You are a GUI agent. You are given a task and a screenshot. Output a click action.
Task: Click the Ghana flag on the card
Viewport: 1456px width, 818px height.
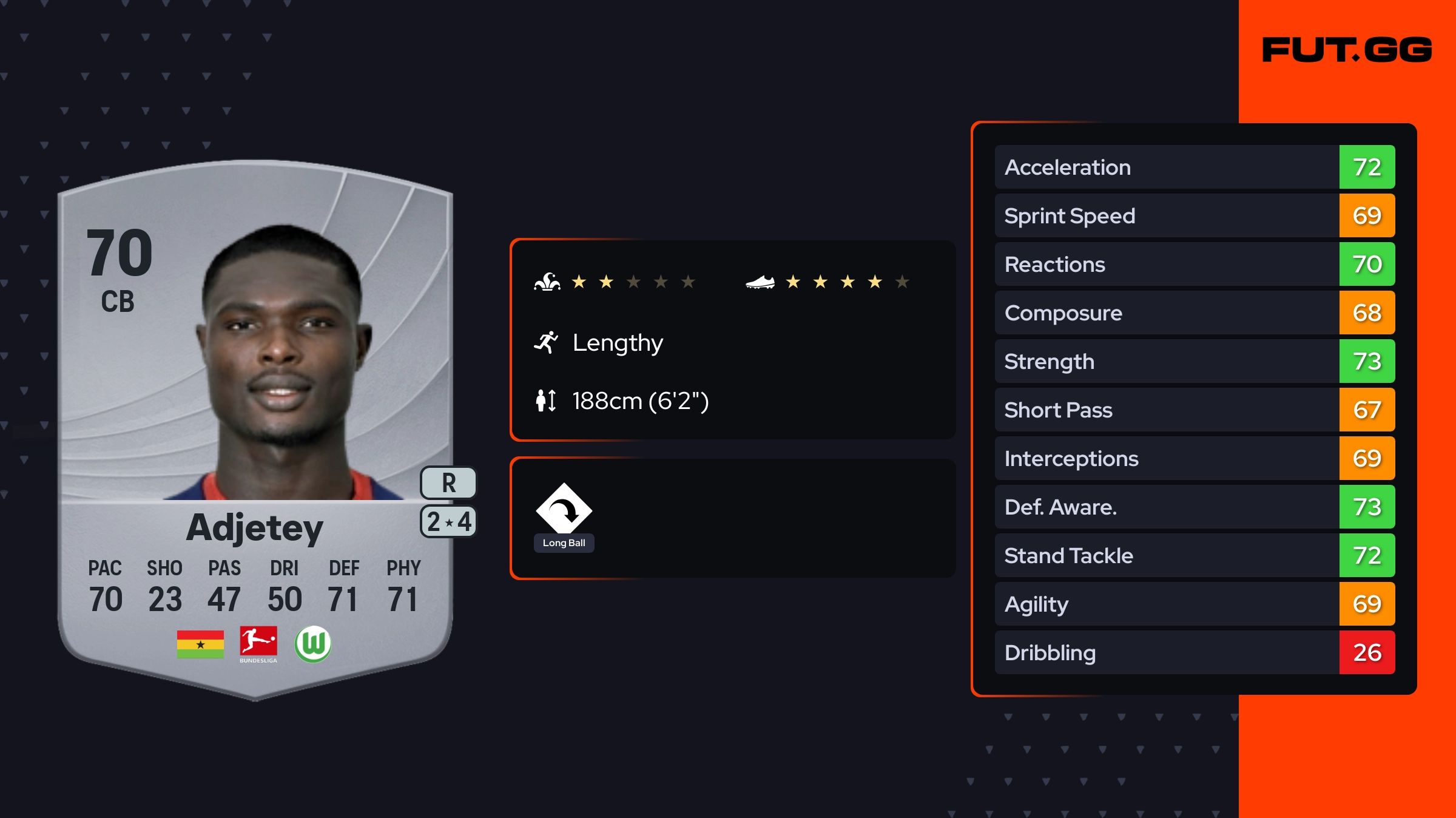(x=200, y=644)
